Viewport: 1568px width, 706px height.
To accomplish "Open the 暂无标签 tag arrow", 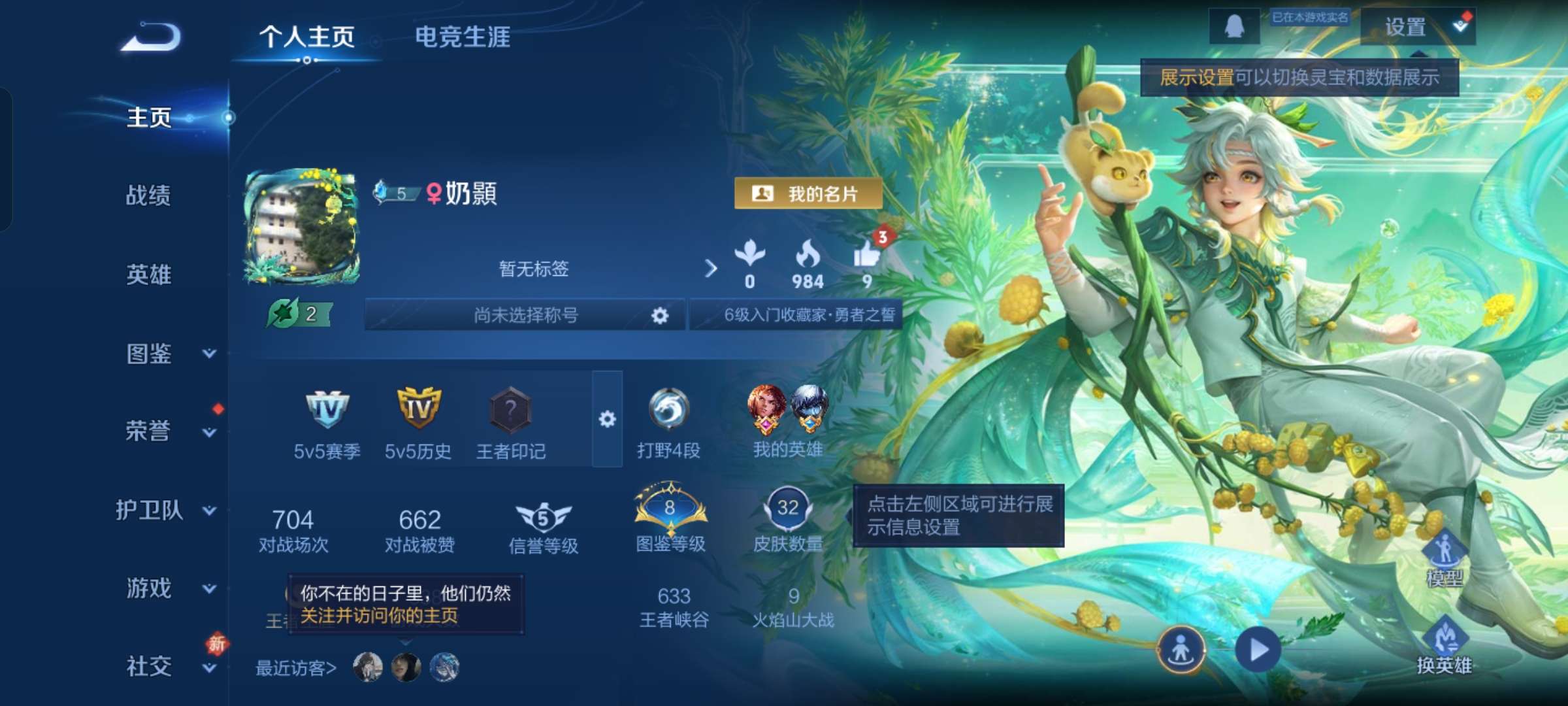I will tap(711, 269).
